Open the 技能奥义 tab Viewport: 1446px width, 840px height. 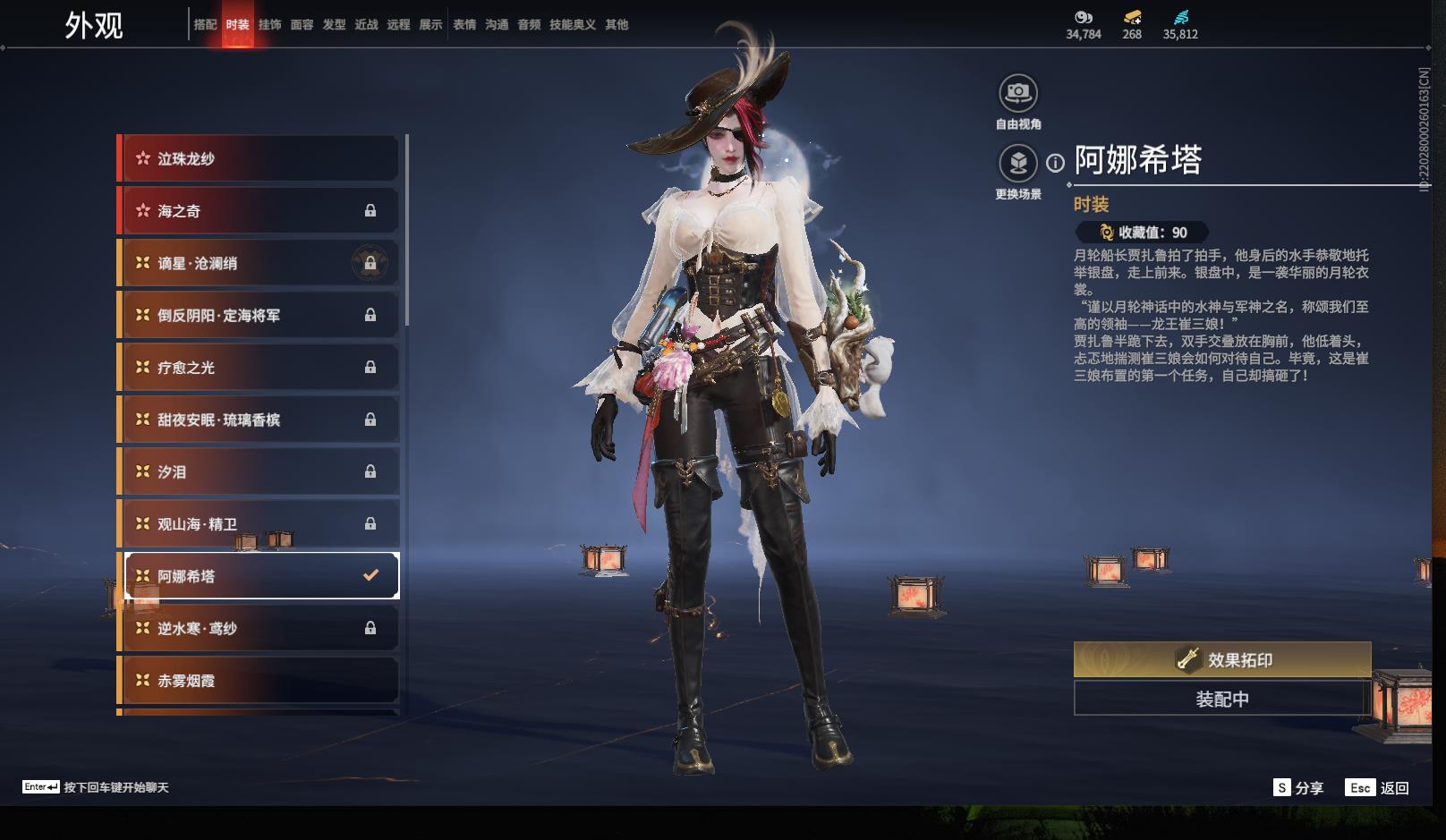click(x=572, y=25)
